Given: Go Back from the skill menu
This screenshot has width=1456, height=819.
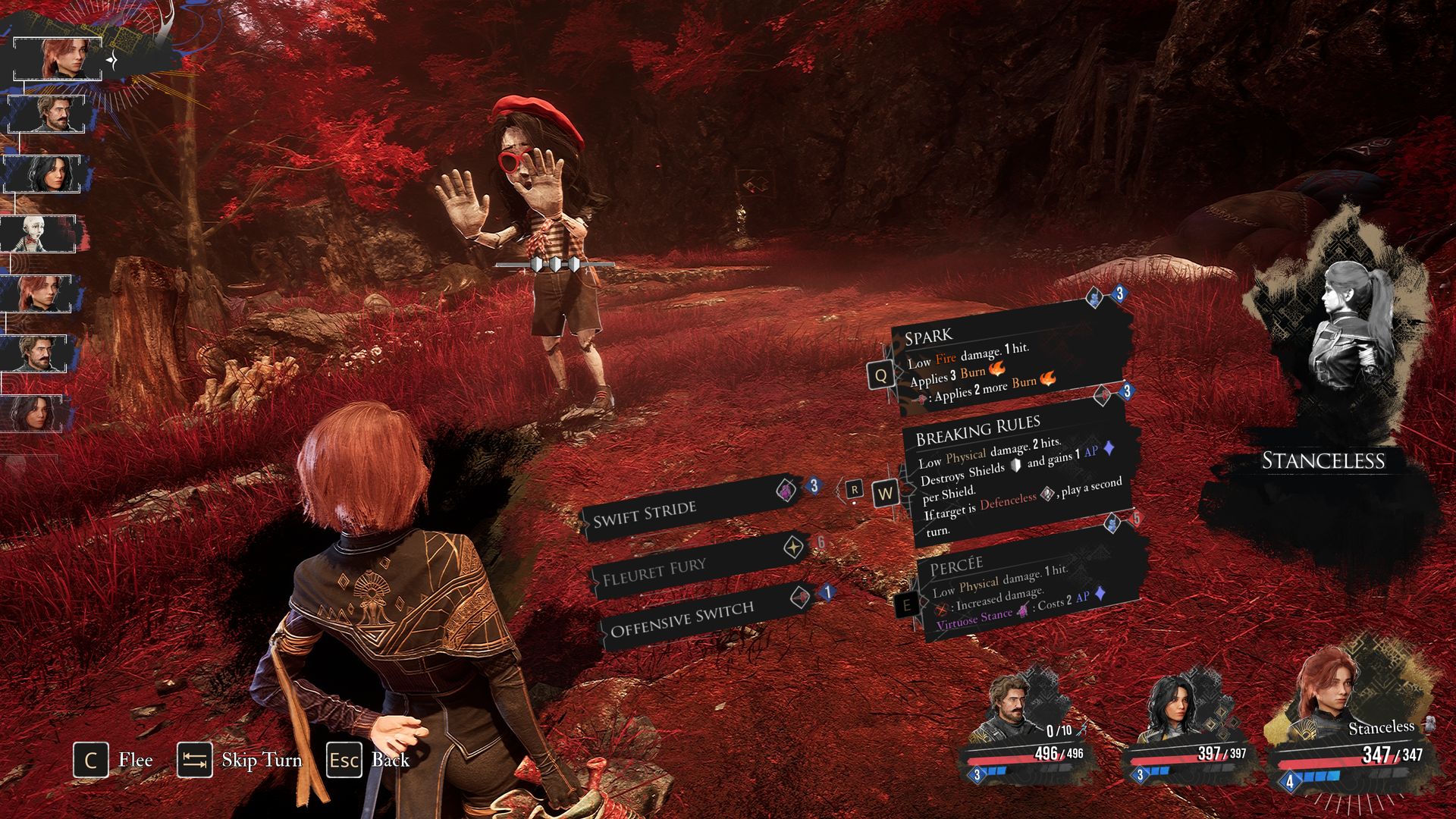Looking at the screenshot, I should 369,760.
